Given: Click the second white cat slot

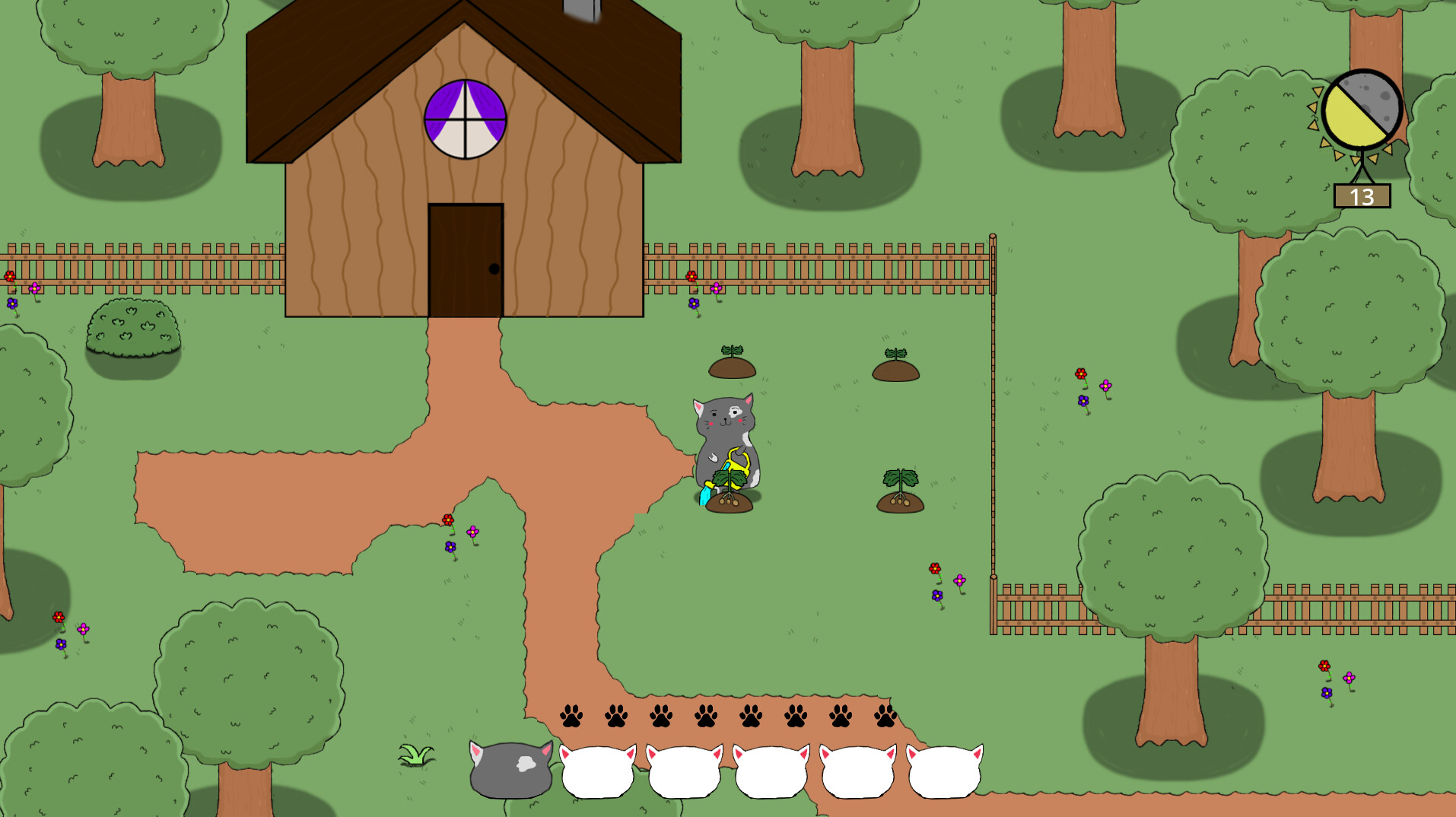Looking at the screenshot, I should (685, 772).
